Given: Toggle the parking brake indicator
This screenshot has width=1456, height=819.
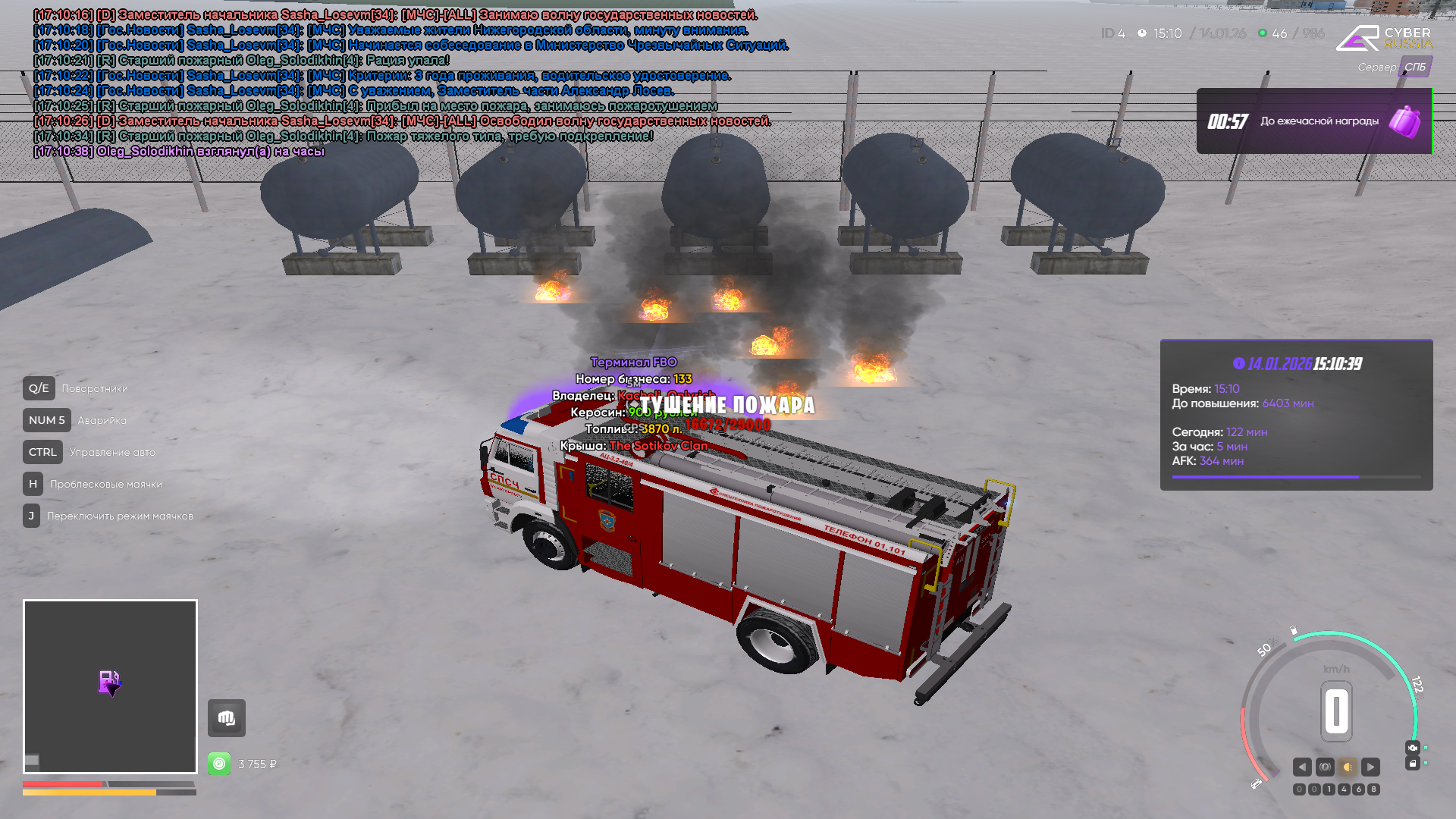Looking at the screenshot, I should pos(1325,767).
